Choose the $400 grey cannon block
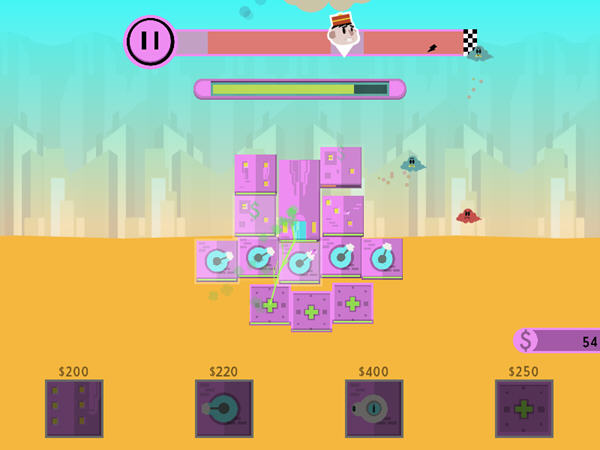Viewport: 600px width, 450px height. click(374, 408)
